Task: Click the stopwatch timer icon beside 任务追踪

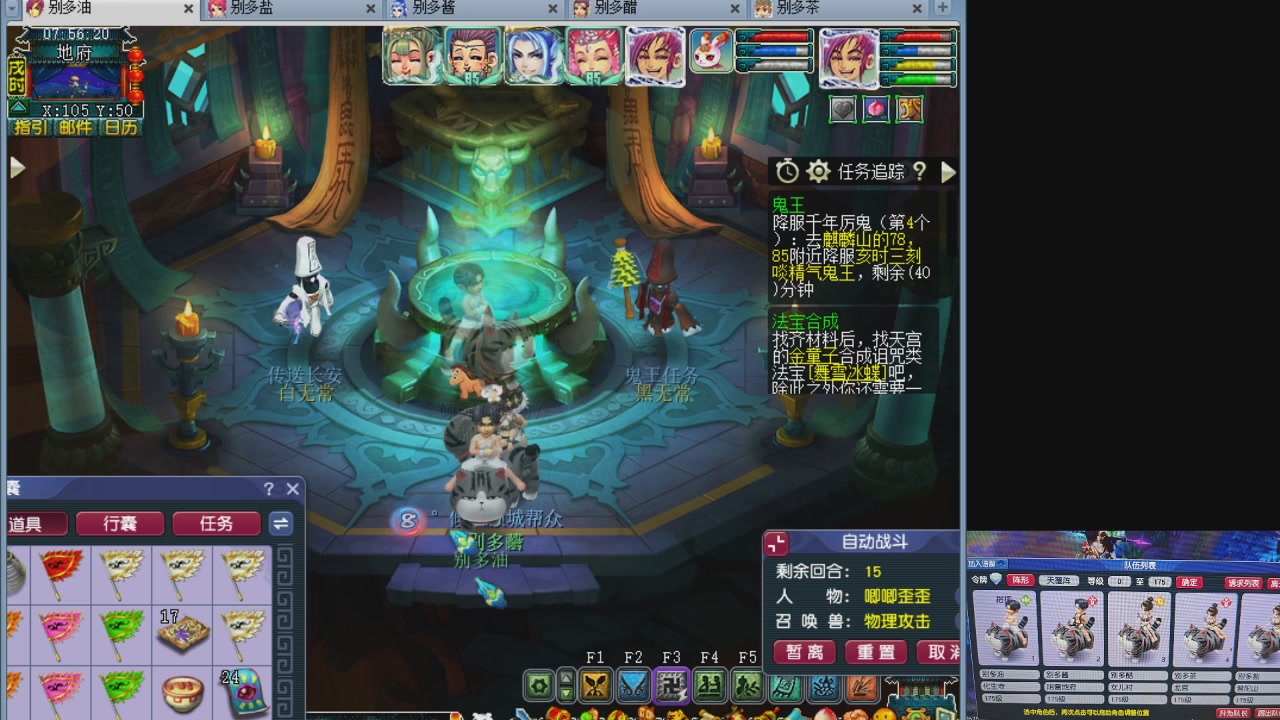Action: (x=786, y=171)
